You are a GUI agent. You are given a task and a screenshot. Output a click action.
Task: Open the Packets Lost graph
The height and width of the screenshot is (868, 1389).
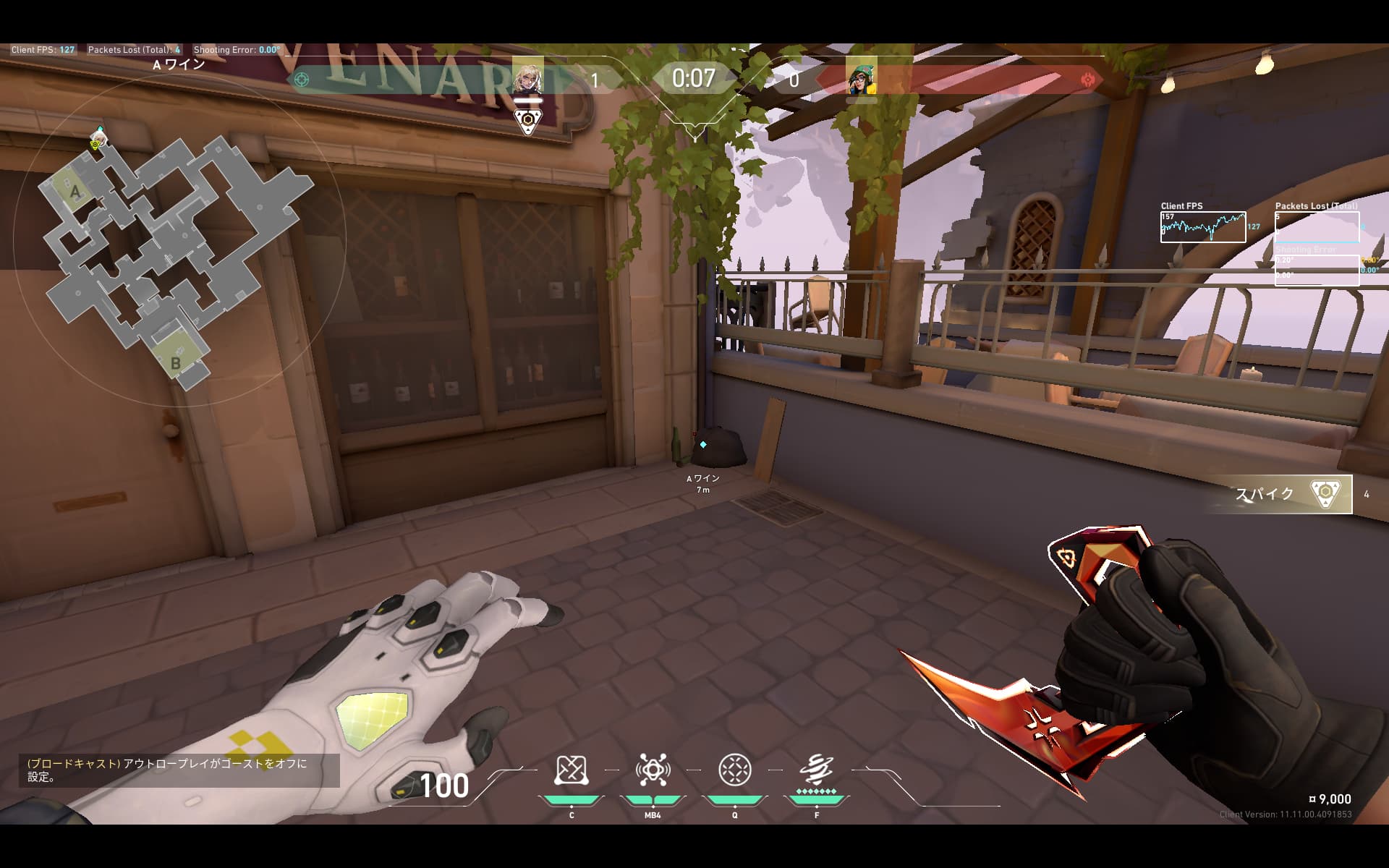(1317, 226)
